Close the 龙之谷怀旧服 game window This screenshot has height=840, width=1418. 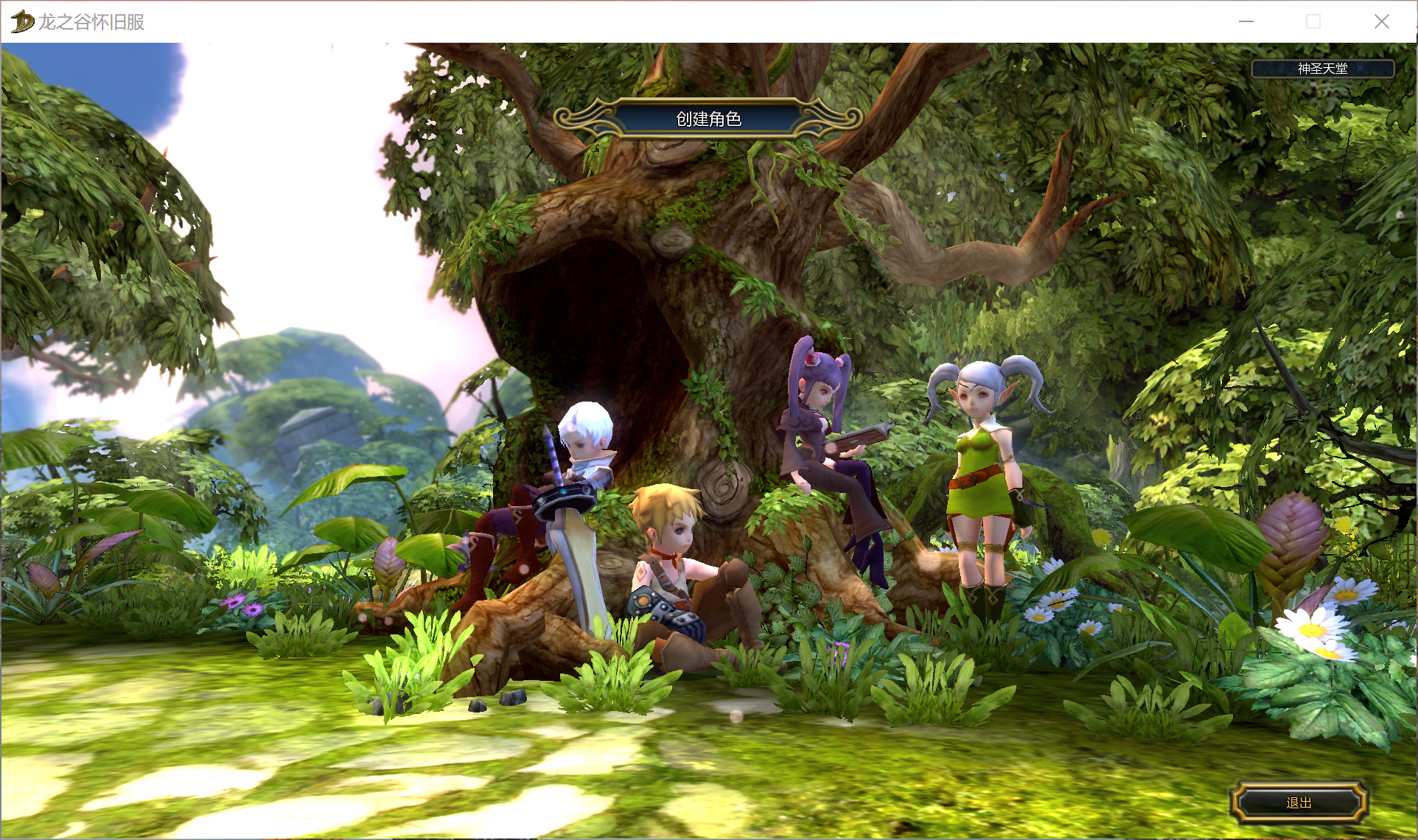click(1381, 21)
